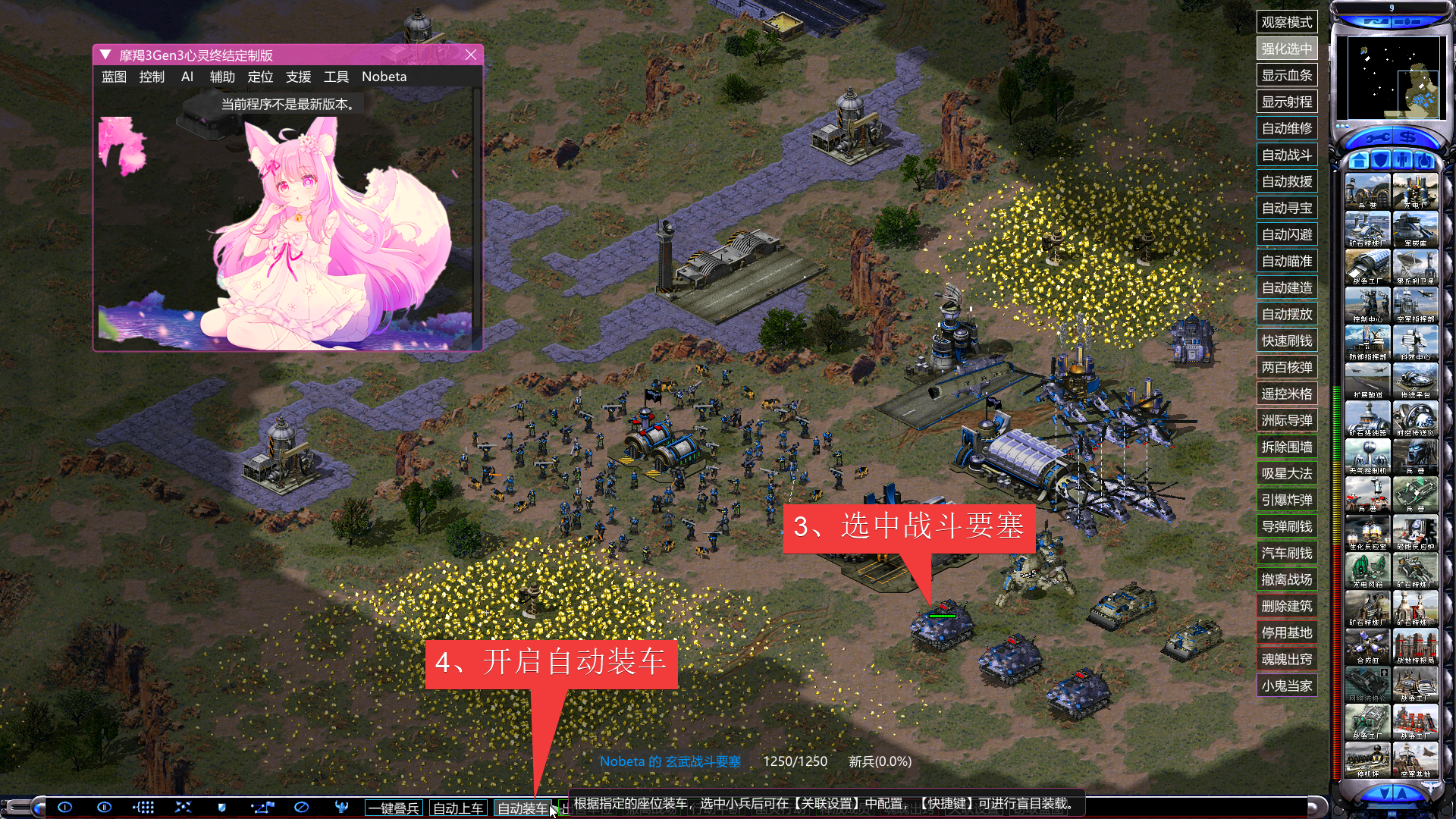1456x819 pixels.
Task: Toggle 观察模式 observer mode
Action: [x=1287, y=22]
